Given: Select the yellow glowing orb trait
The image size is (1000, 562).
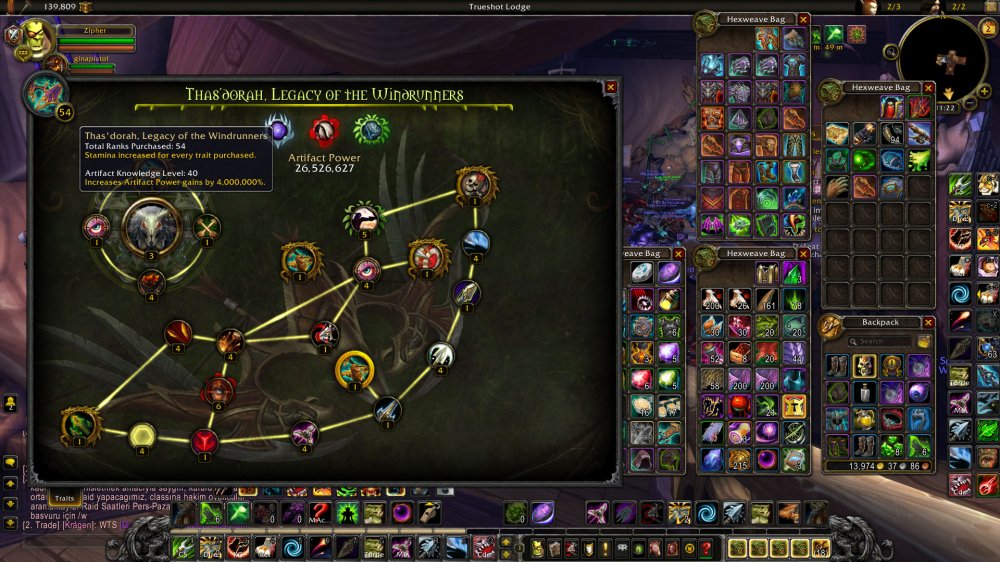Looking at the screenshot, I should pos(142,435).
